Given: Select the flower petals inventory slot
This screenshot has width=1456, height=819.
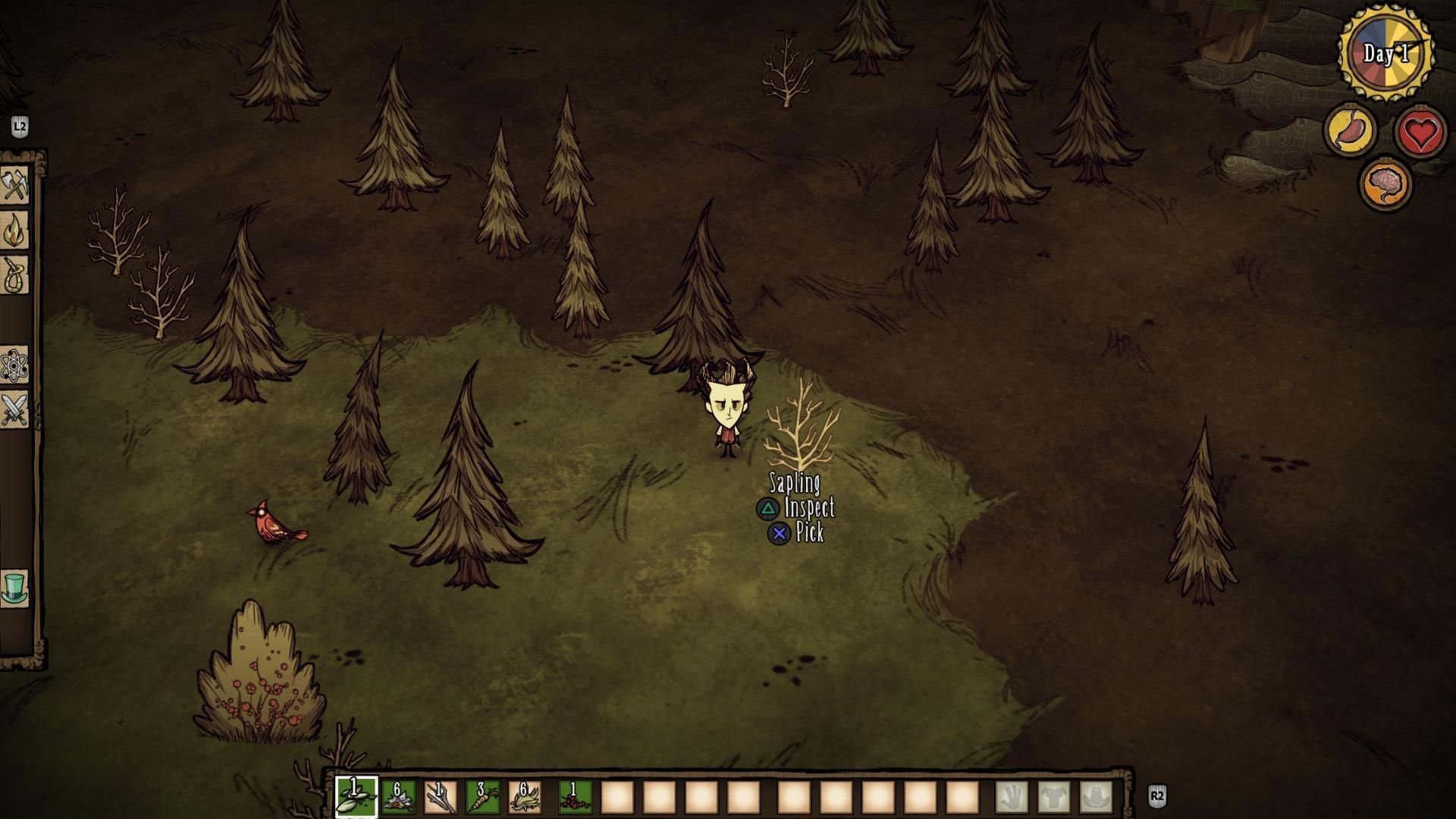Looking at the screenshot, I should click(398, 797).
